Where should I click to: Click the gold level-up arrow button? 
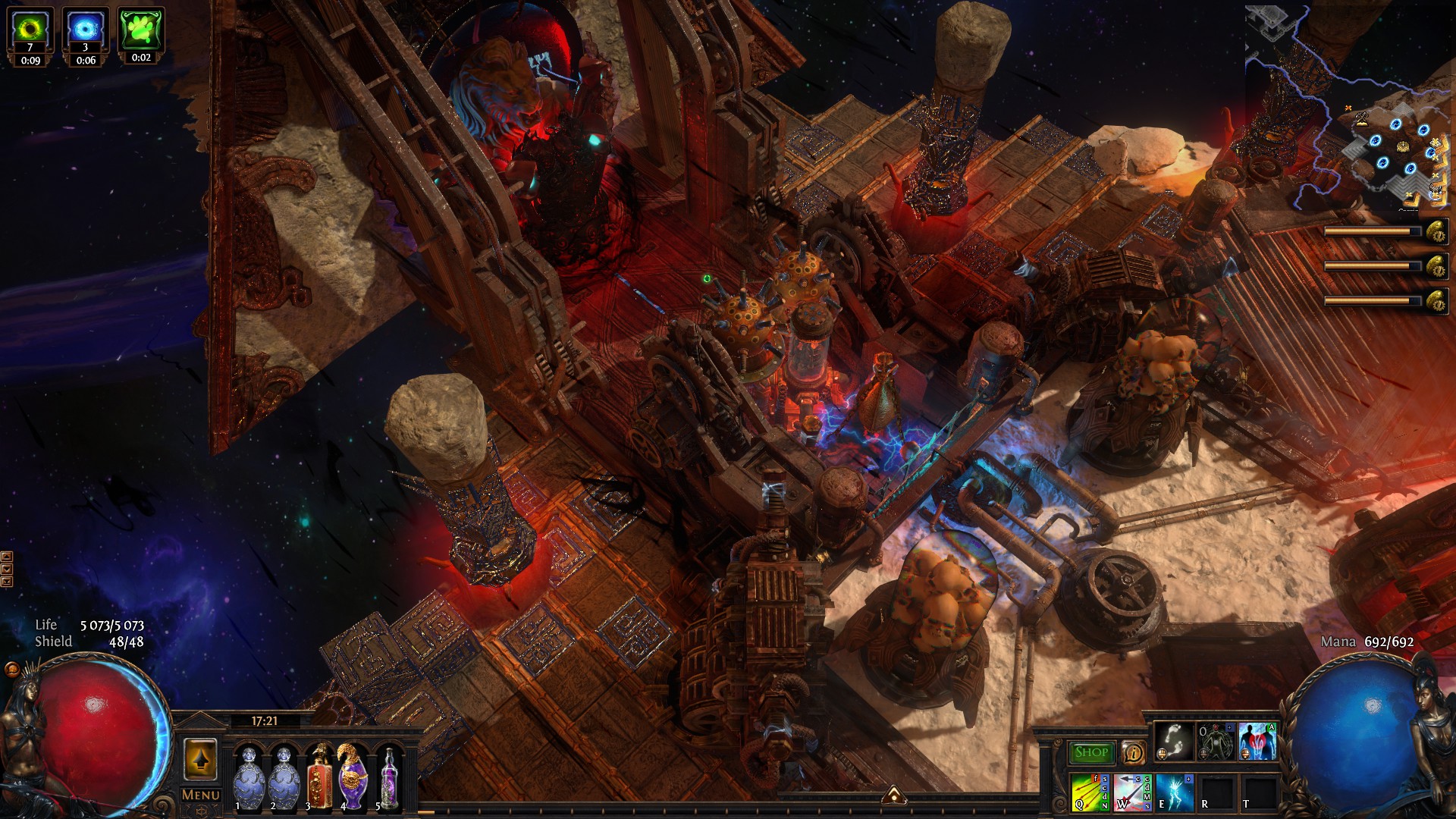[x=200, y=760]
